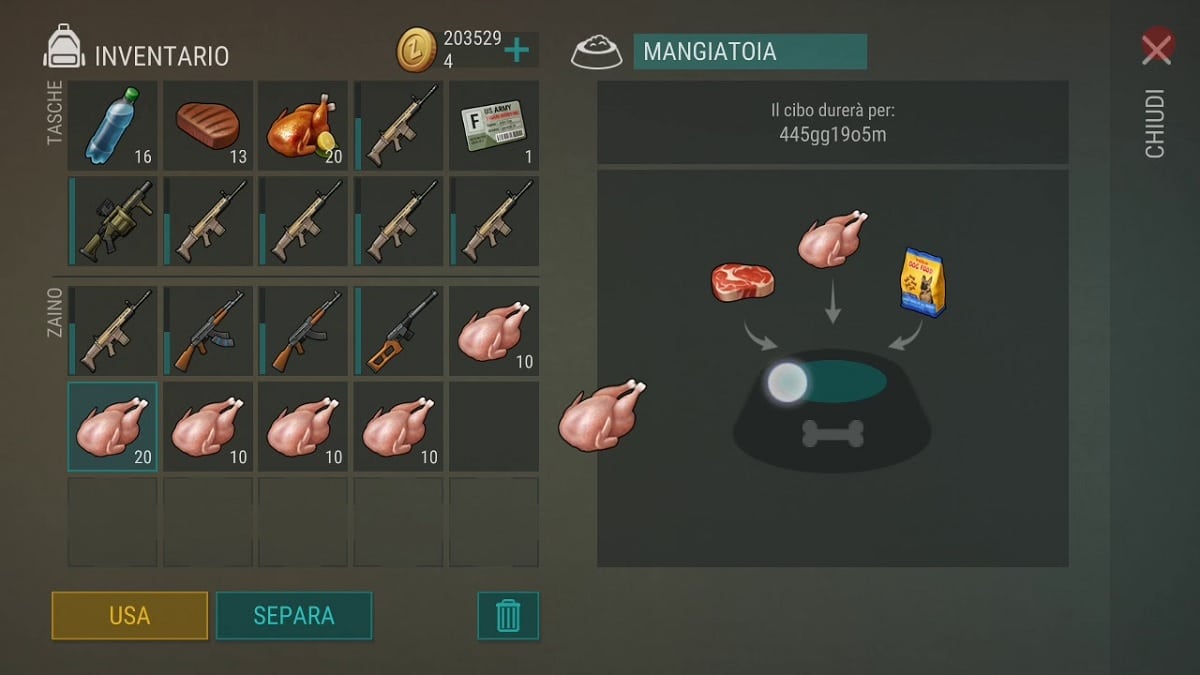
Task: Click the backpack Inventario icon
Action: point(64,48)
